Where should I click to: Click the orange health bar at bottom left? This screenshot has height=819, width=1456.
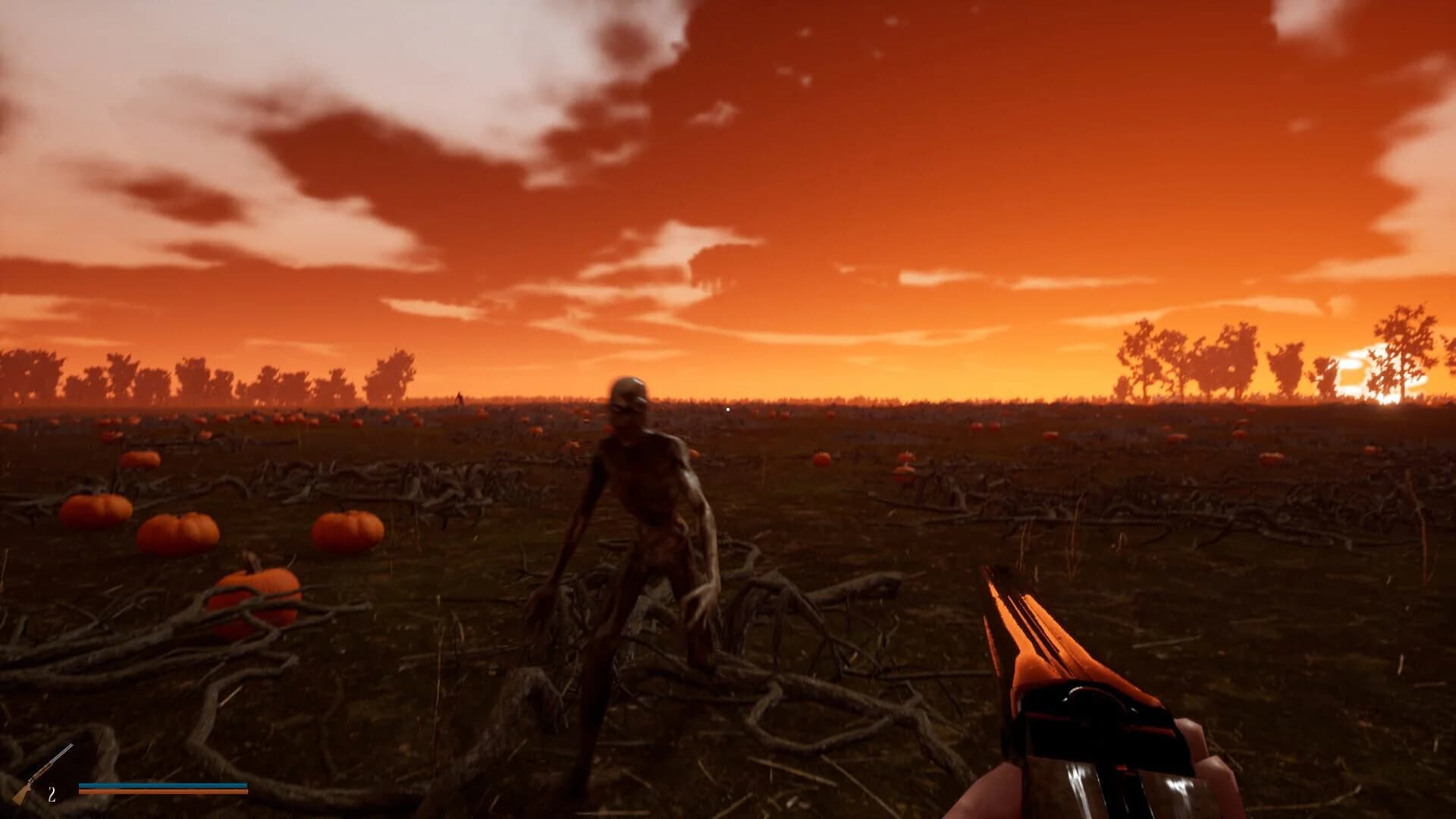163,792
